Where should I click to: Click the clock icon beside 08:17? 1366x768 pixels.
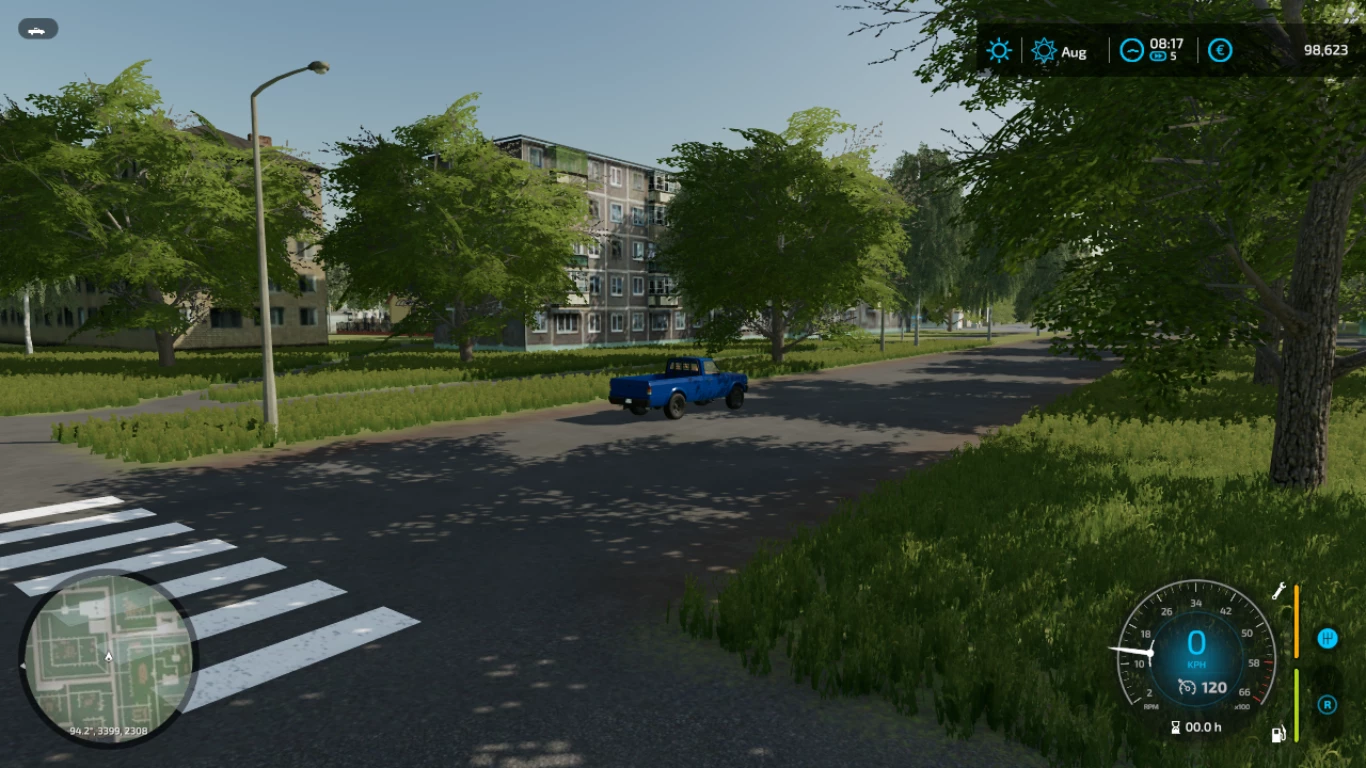(x=1131, y=50)
